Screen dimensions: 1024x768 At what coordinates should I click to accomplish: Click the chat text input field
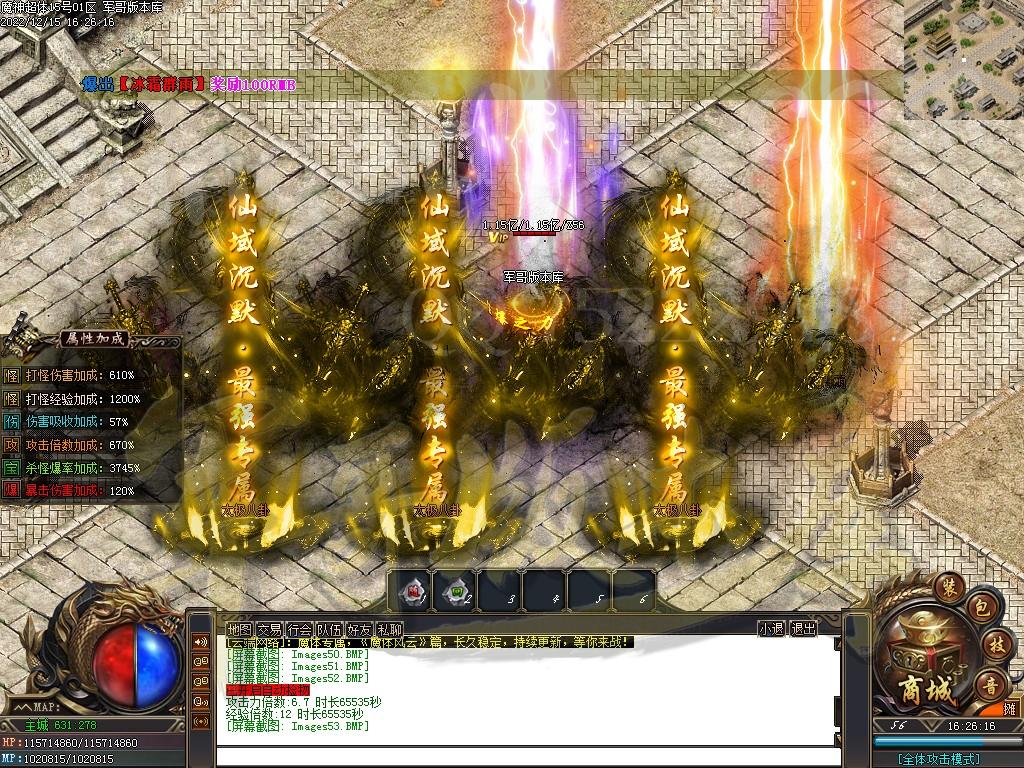coord(527,756)
